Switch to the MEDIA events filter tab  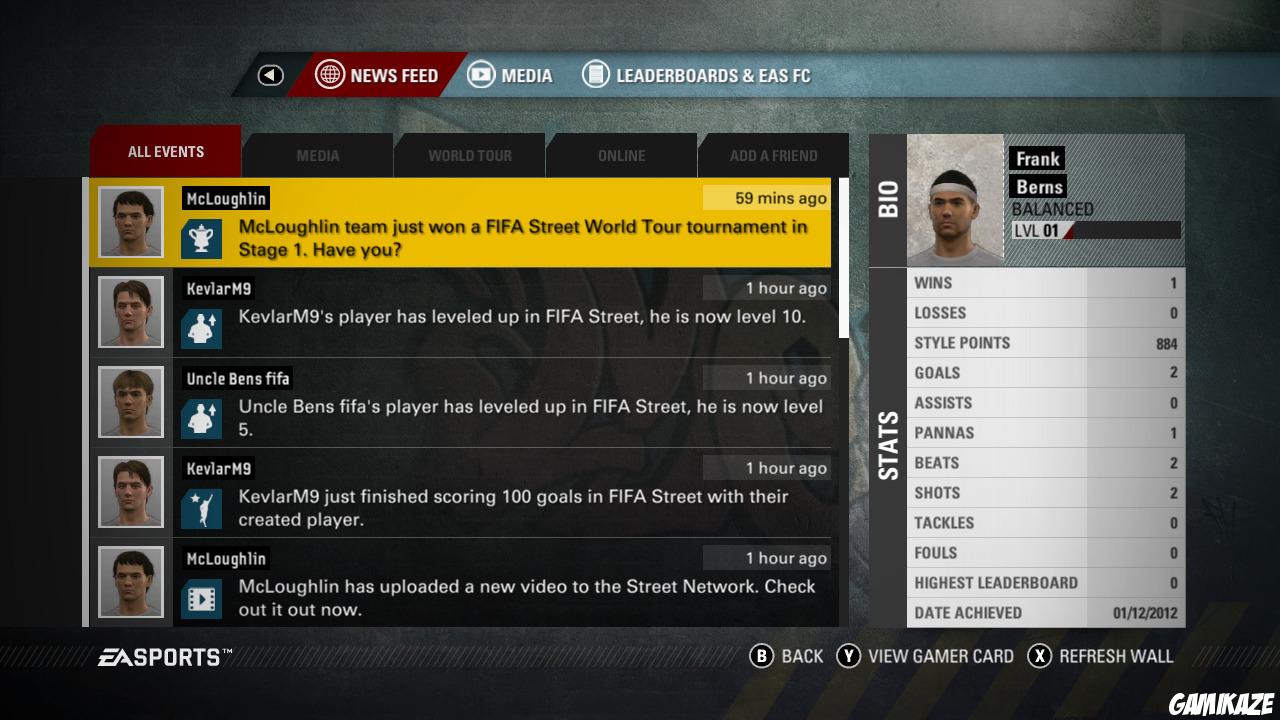click(x=317, y=155)
